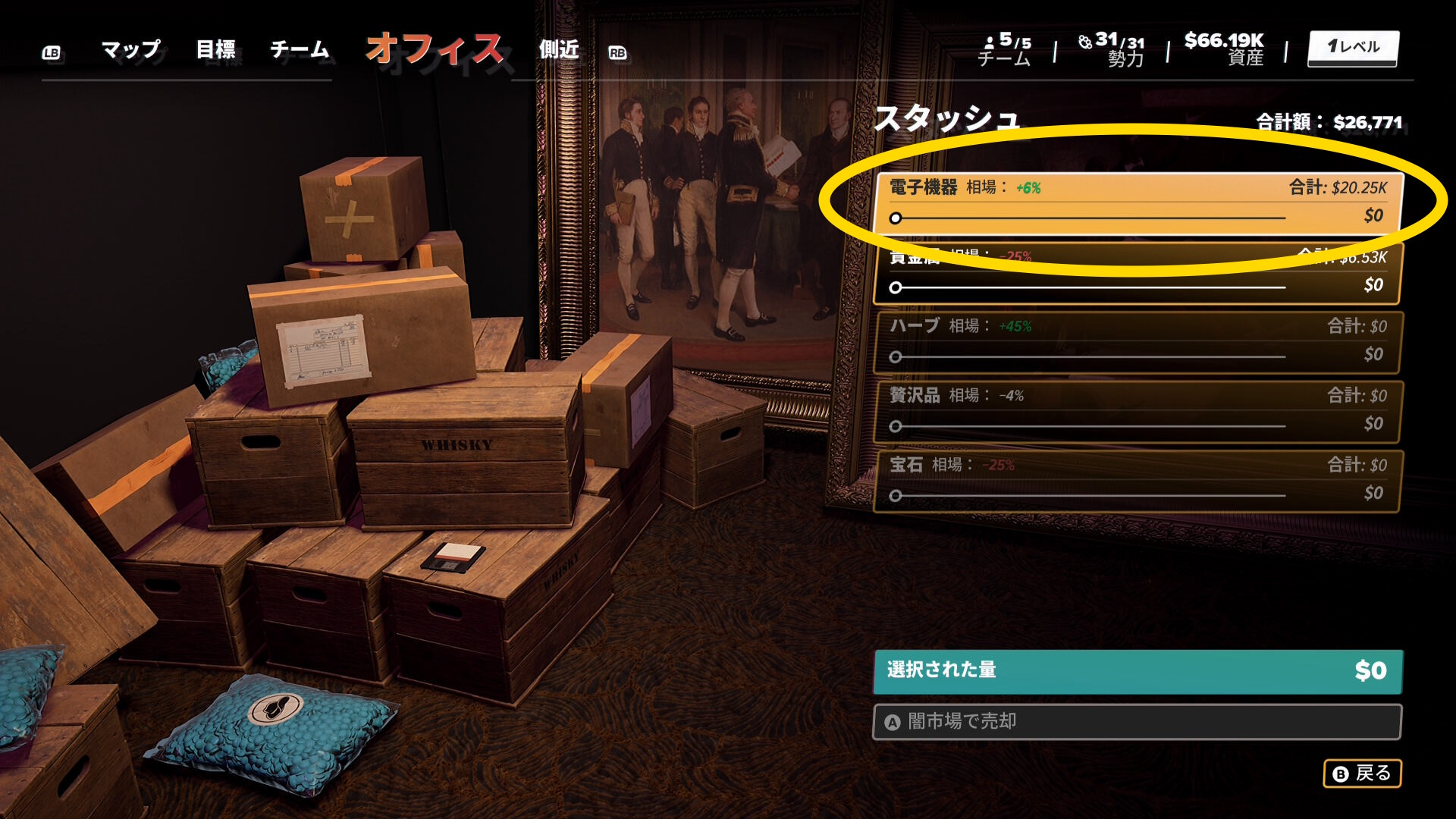Viewport: 1456px width, 819px height.
Task: Go back with the 戻る button
Action: 1362,773
